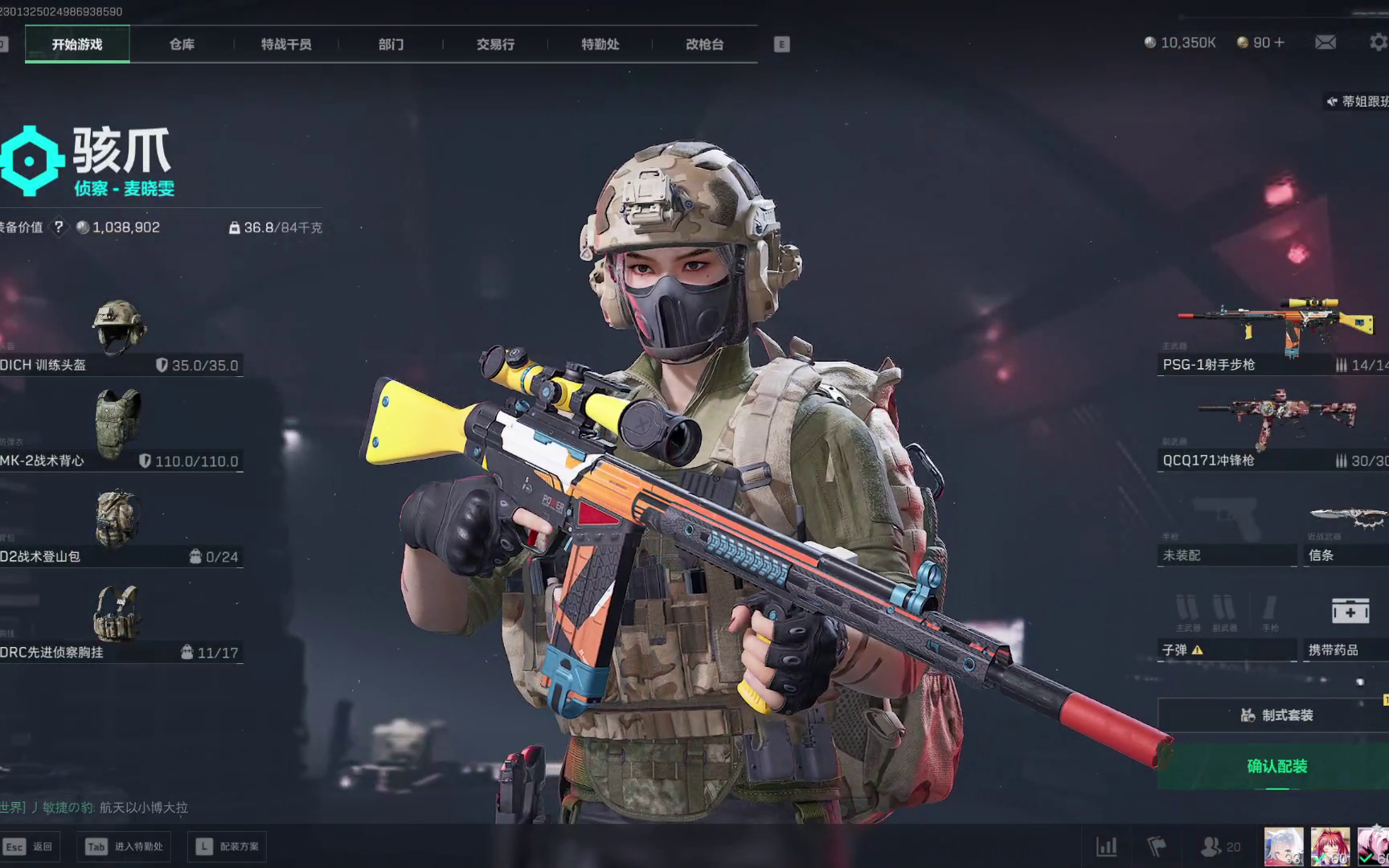
Task: Open the 特战干员 tab
Action: coord(286,44)
